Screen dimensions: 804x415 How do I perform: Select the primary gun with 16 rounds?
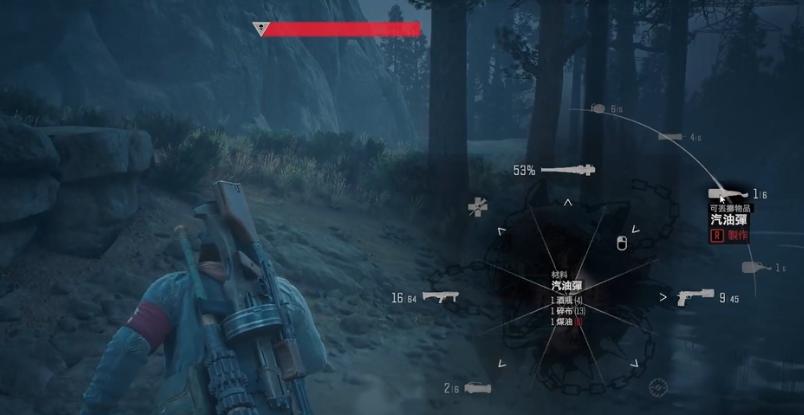438,297
